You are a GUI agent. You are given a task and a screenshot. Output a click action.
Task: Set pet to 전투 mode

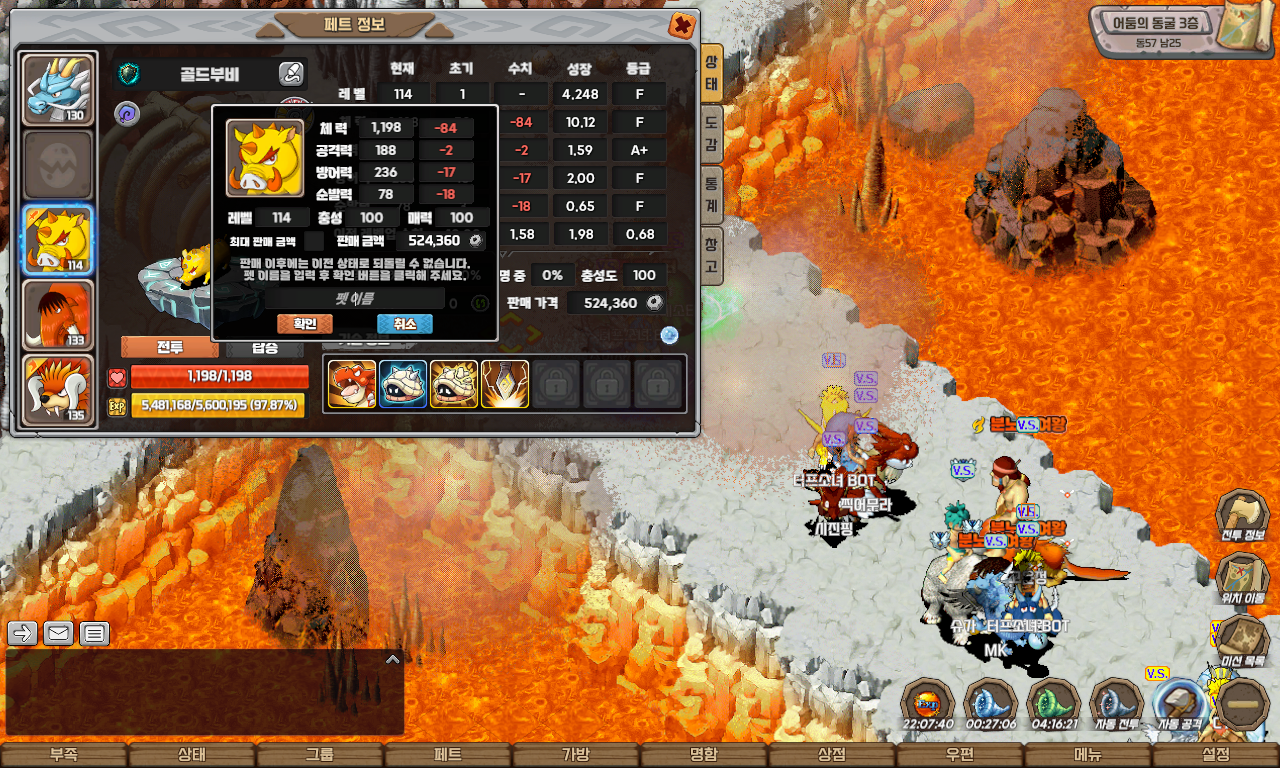coord(170,348)
